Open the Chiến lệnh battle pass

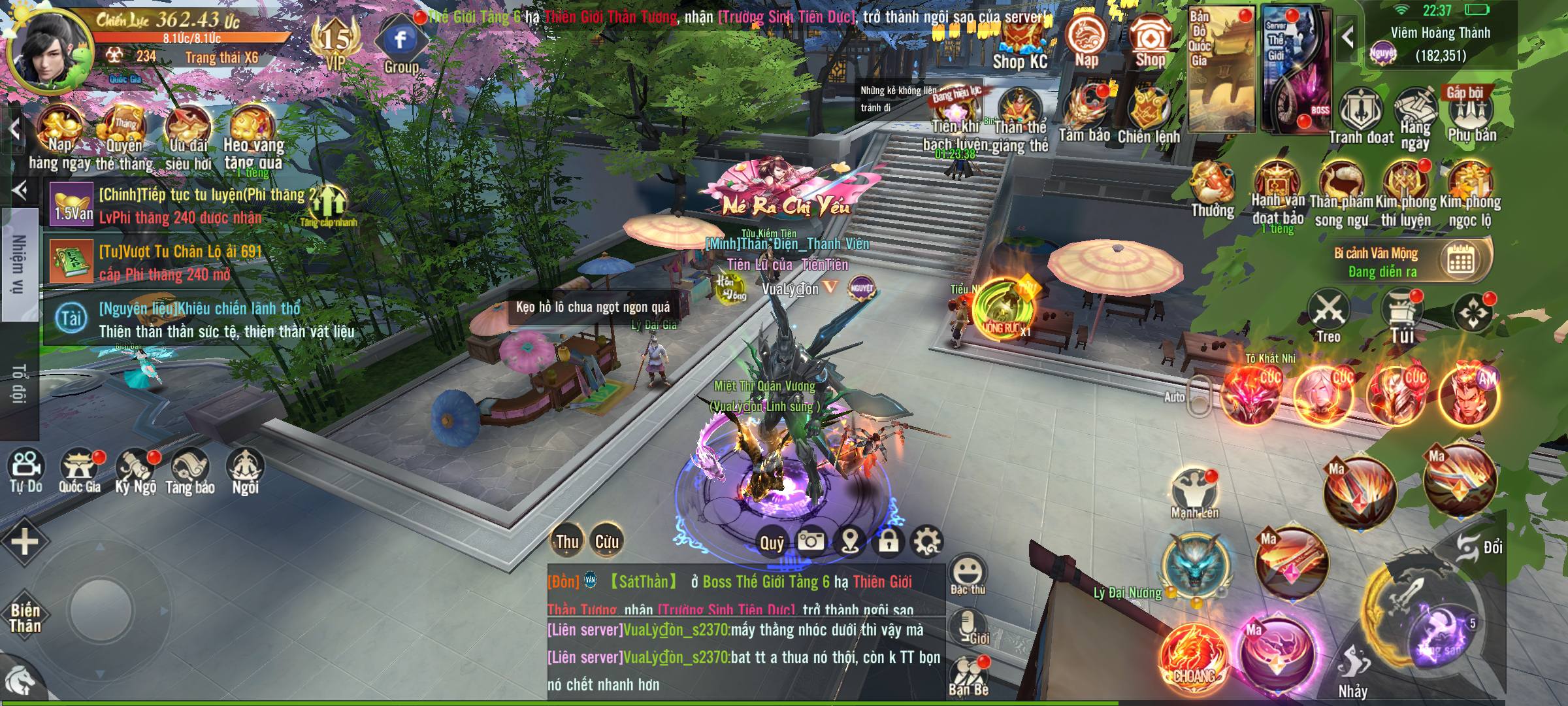[x=1149, y=116]
